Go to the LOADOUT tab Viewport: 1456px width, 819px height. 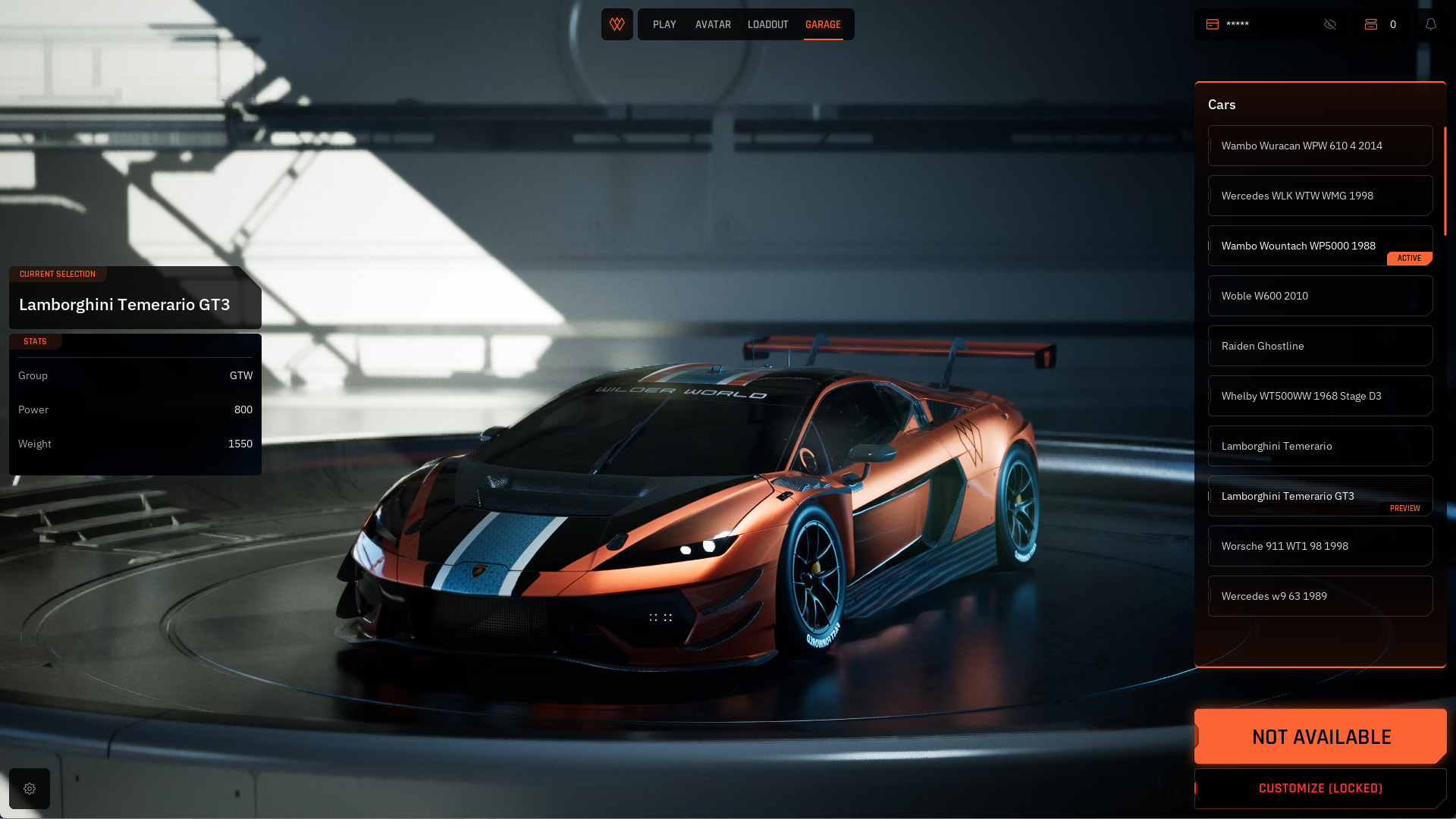[x=767, y=25]
